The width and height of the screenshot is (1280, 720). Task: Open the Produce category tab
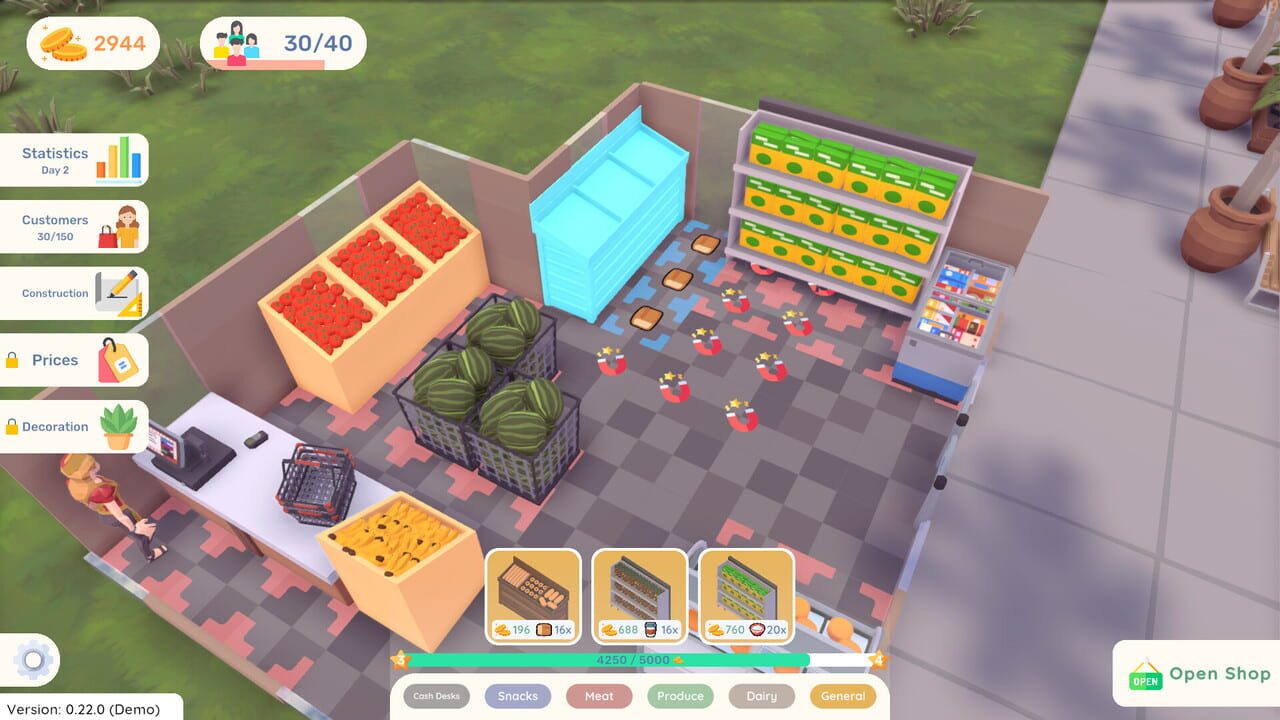pos(680,696)
